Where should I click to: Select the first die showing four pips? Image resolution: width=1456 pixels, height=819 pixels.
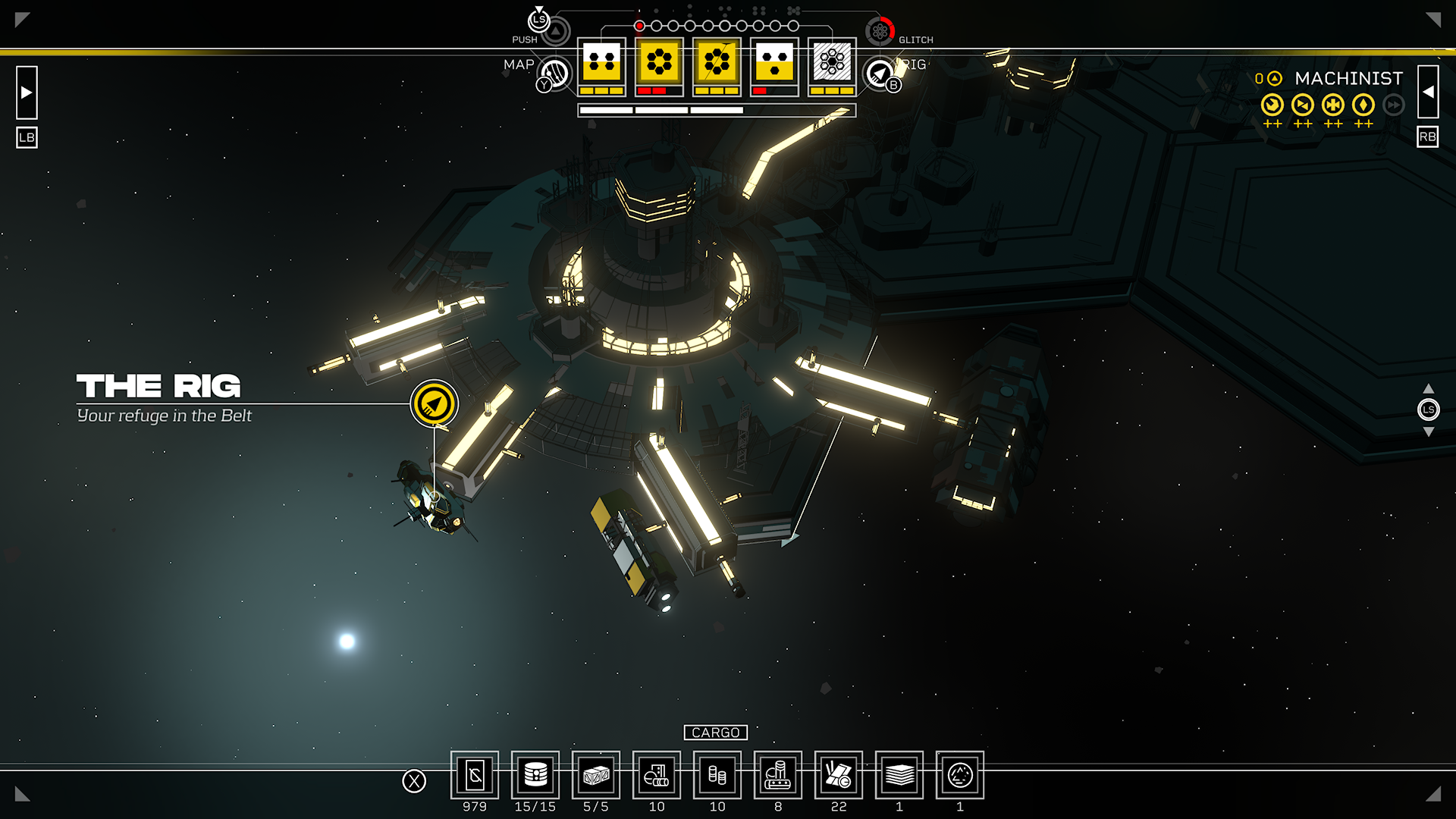tap(601, 64)
